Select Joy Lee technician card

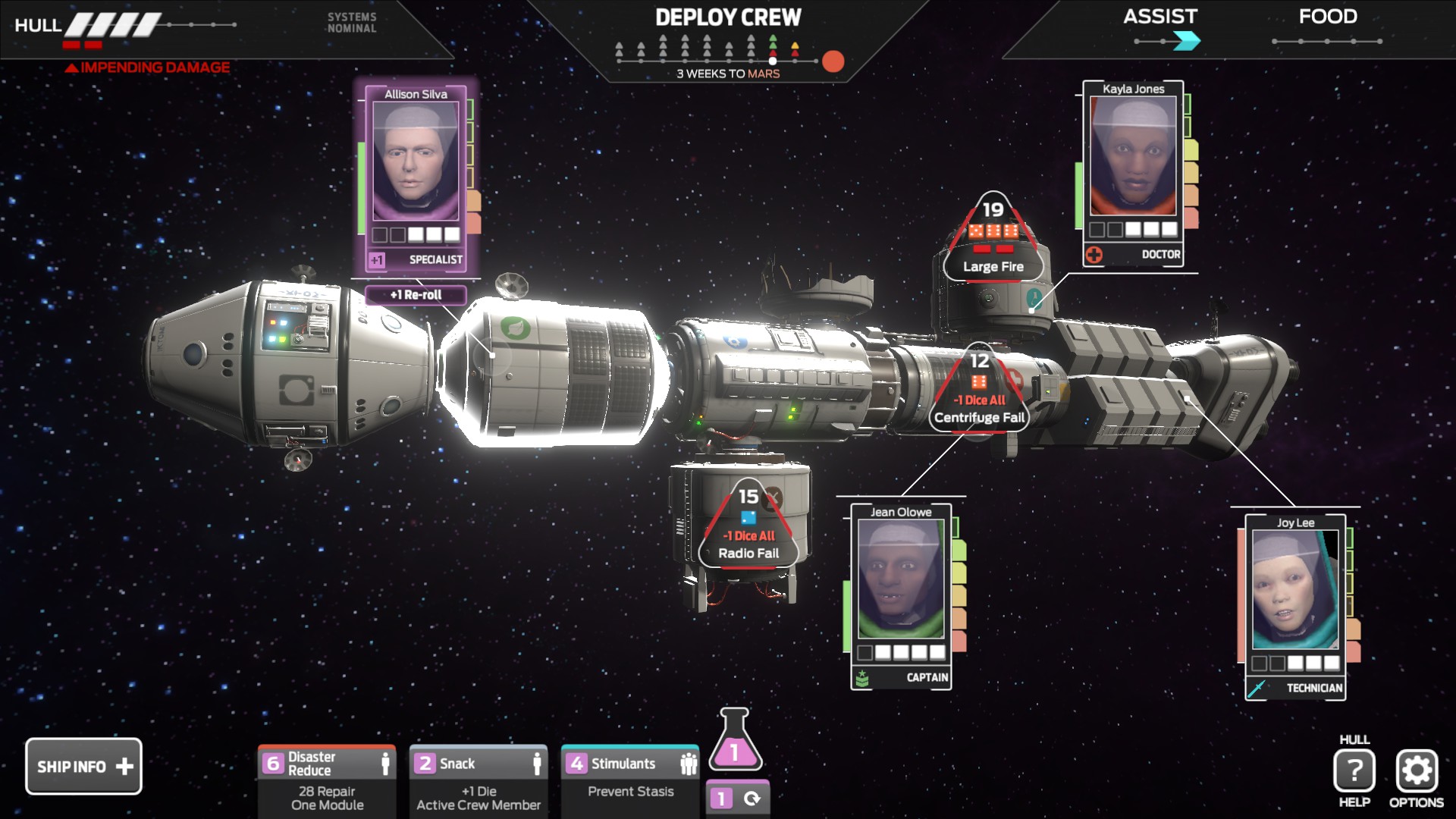pyautogui.click(x=1295, y=606)
